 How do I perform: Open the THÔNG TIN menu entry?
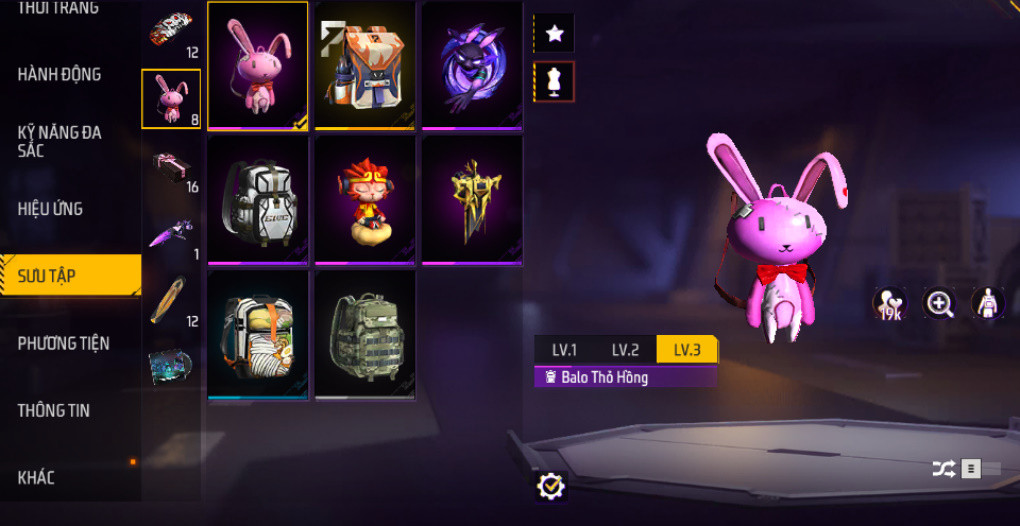tap(54, 410)
